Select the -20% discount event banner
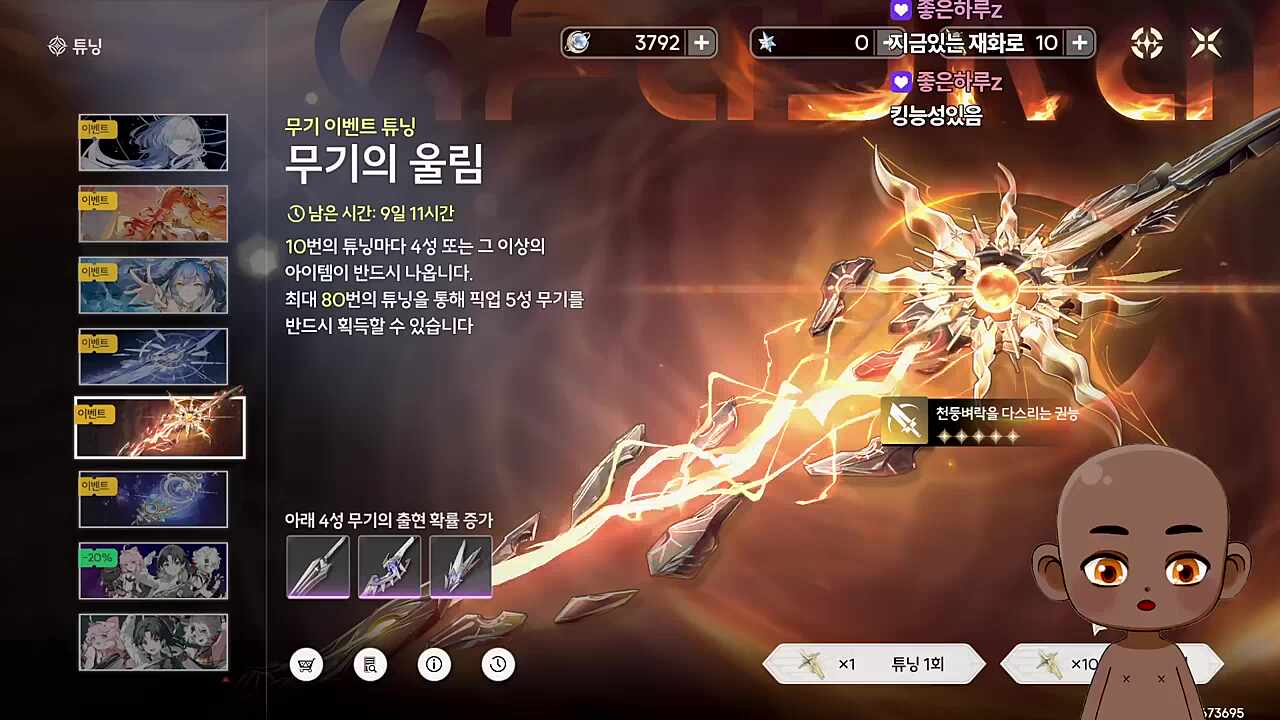 (x=153, y=570)
